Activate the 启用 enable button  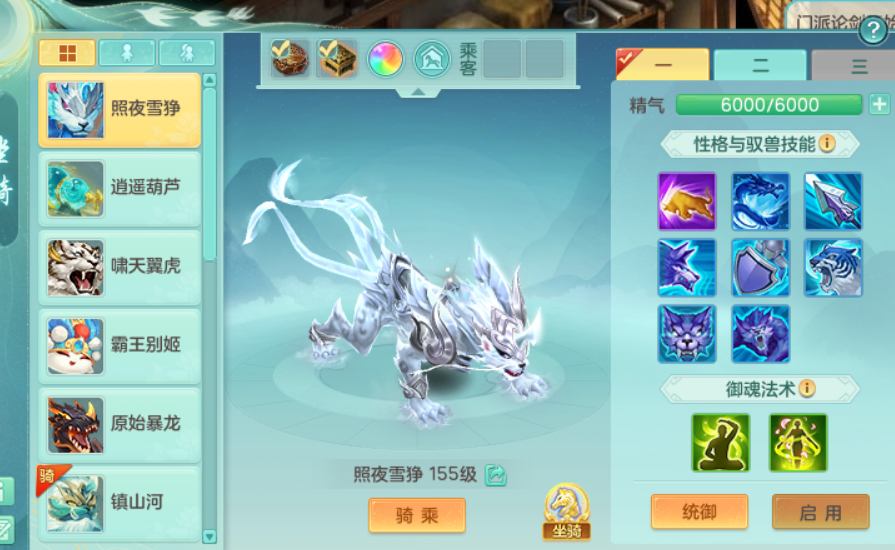tap(820, 512)
